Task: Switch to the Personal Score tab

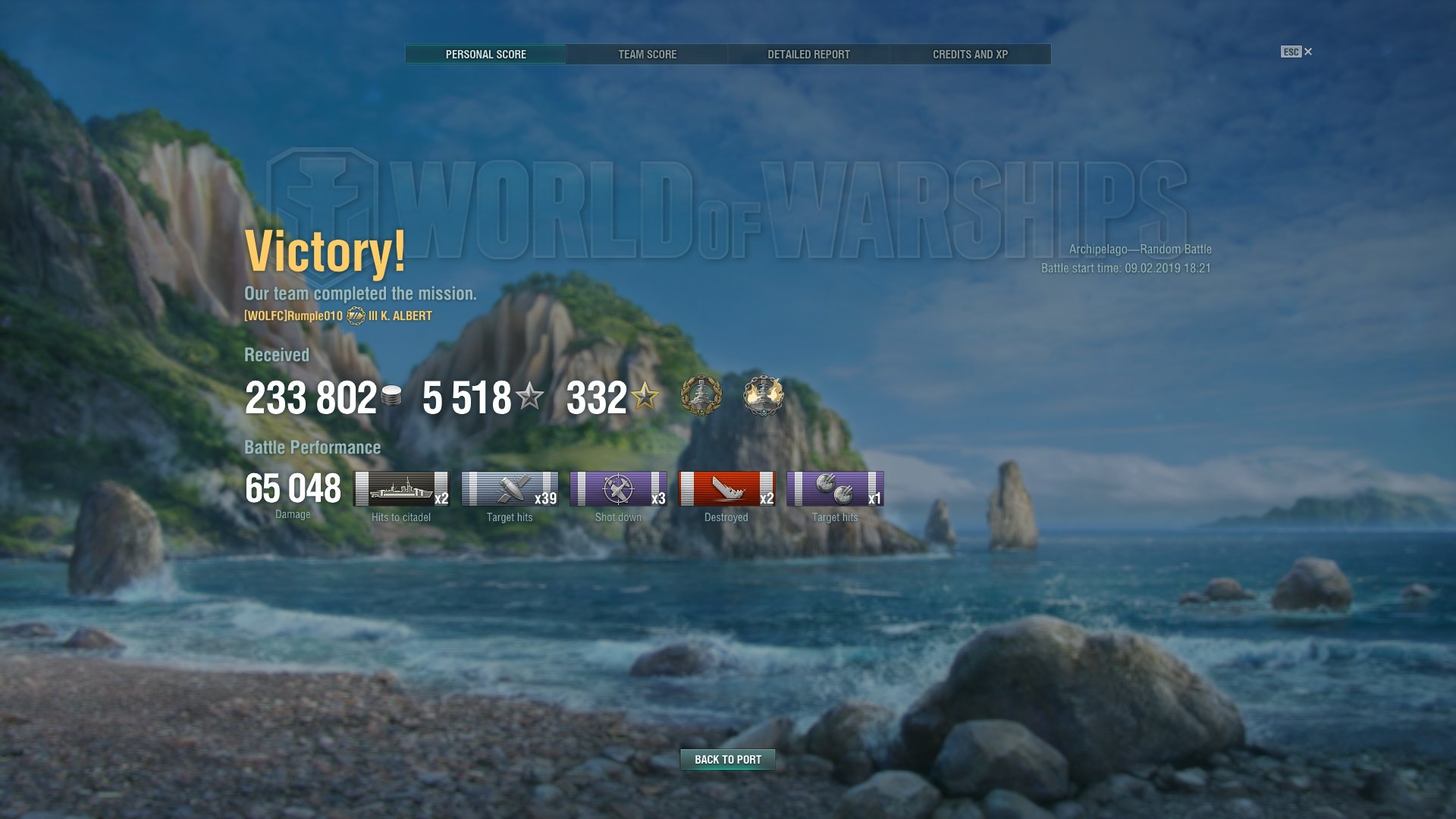Action: [x=485, y=55]
